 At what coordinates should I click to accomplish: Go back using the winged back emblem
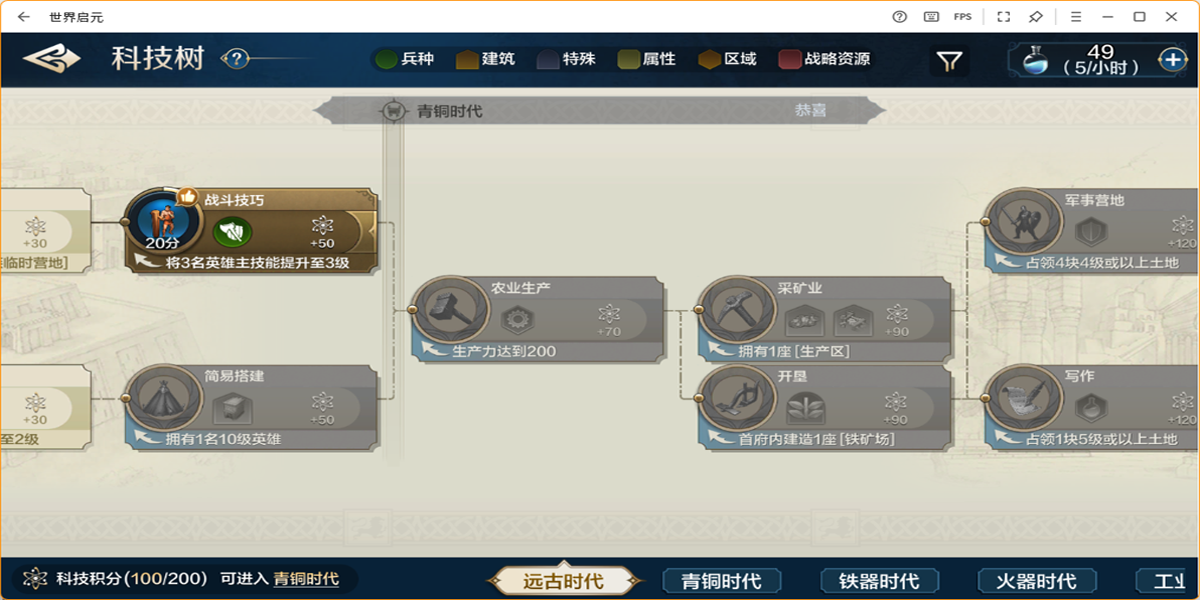[52, 59]
